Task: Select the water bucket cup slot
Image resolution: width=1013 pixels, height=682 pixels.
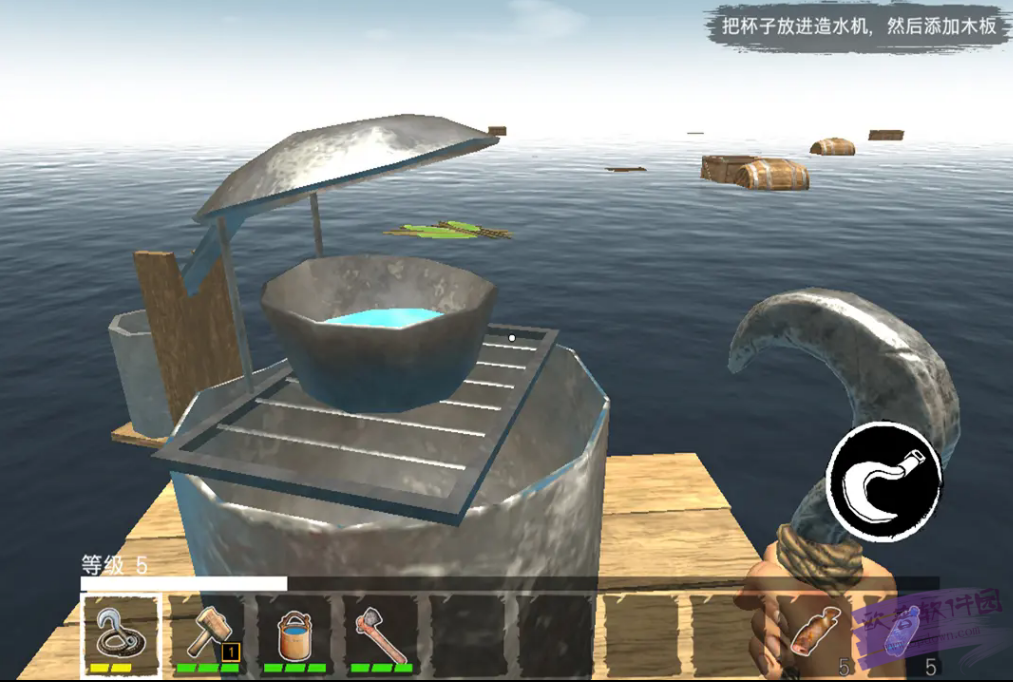Action: (296, 634)
